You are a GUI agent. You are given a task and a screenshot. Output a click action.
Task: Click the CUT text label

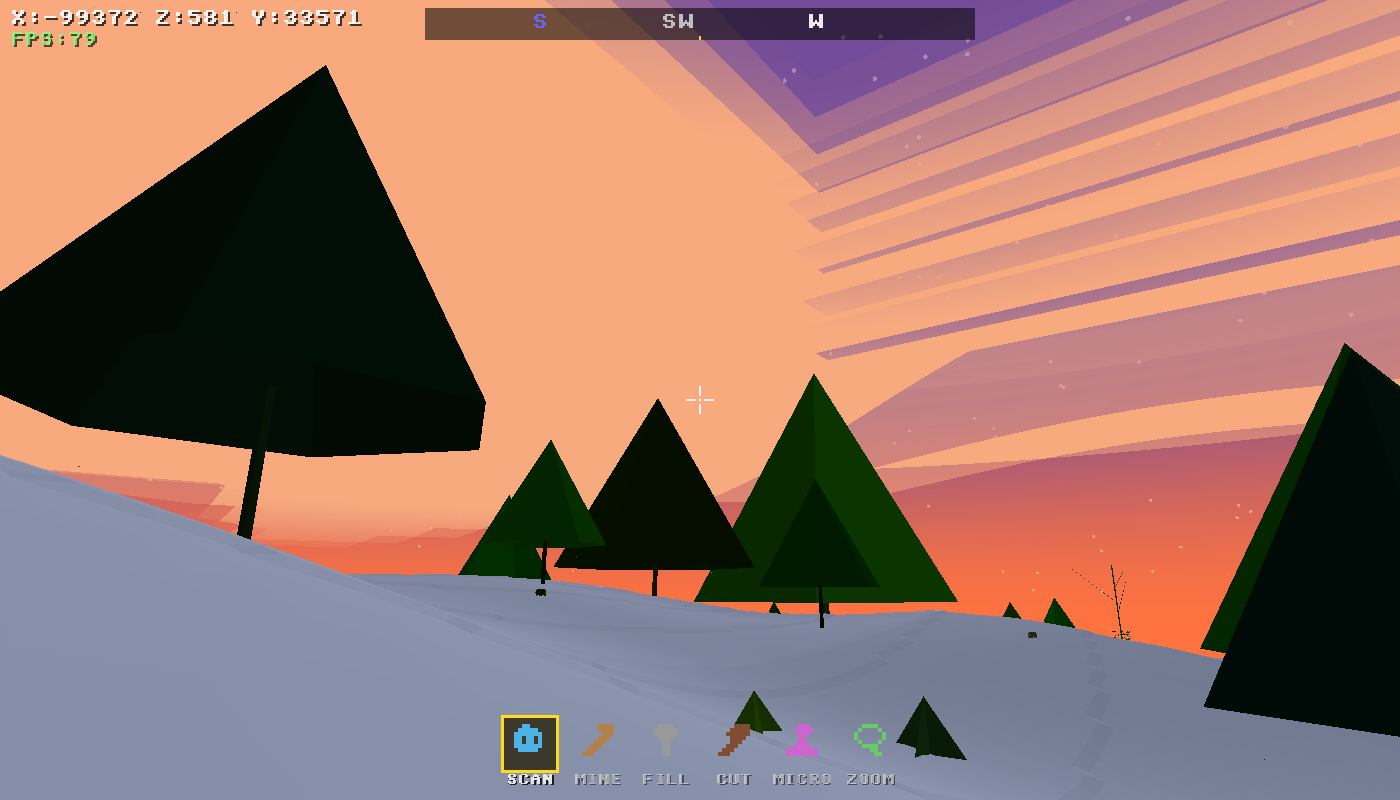735,779
